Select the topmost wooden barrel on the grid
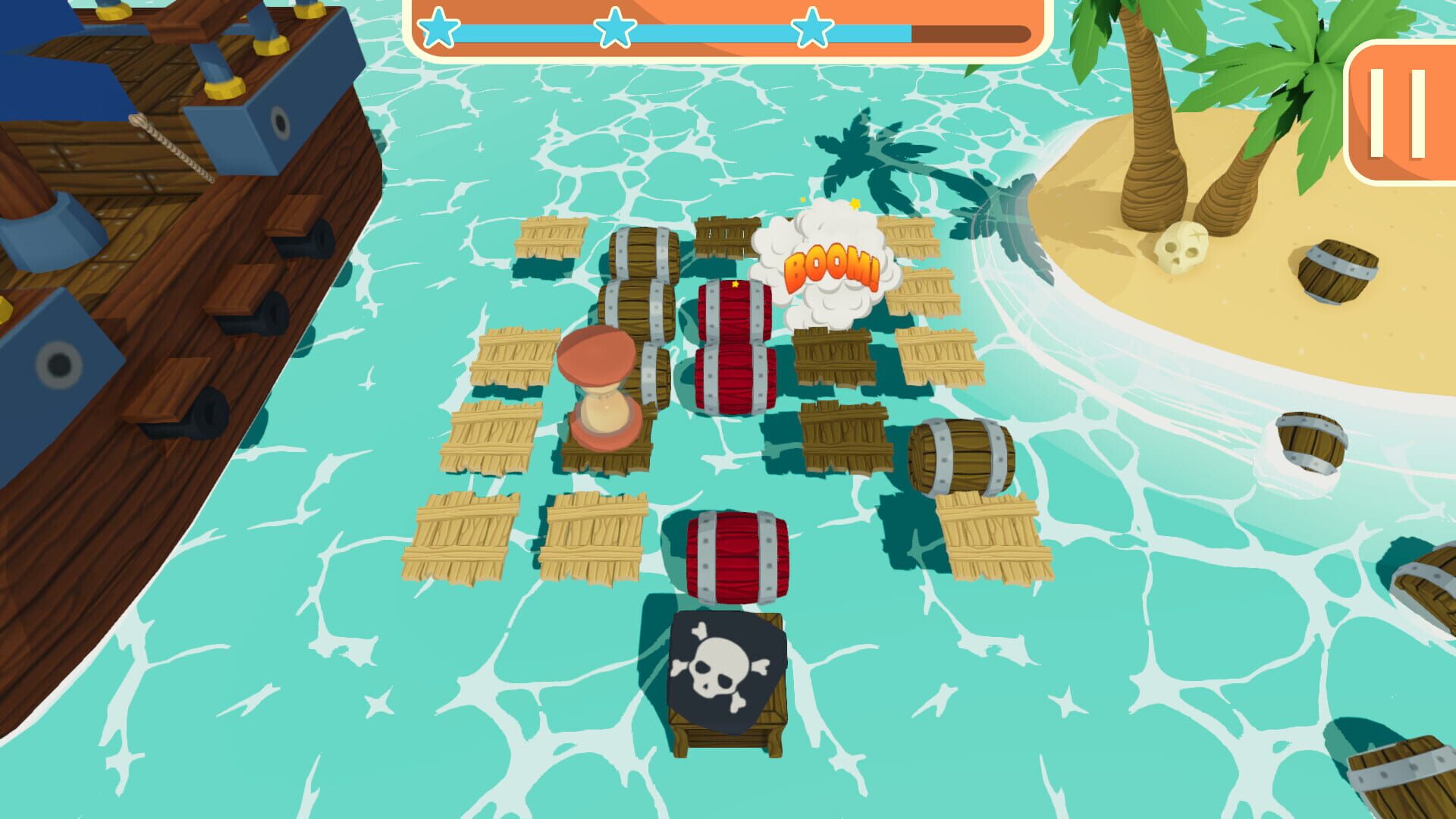 click(x=645, y=254)
